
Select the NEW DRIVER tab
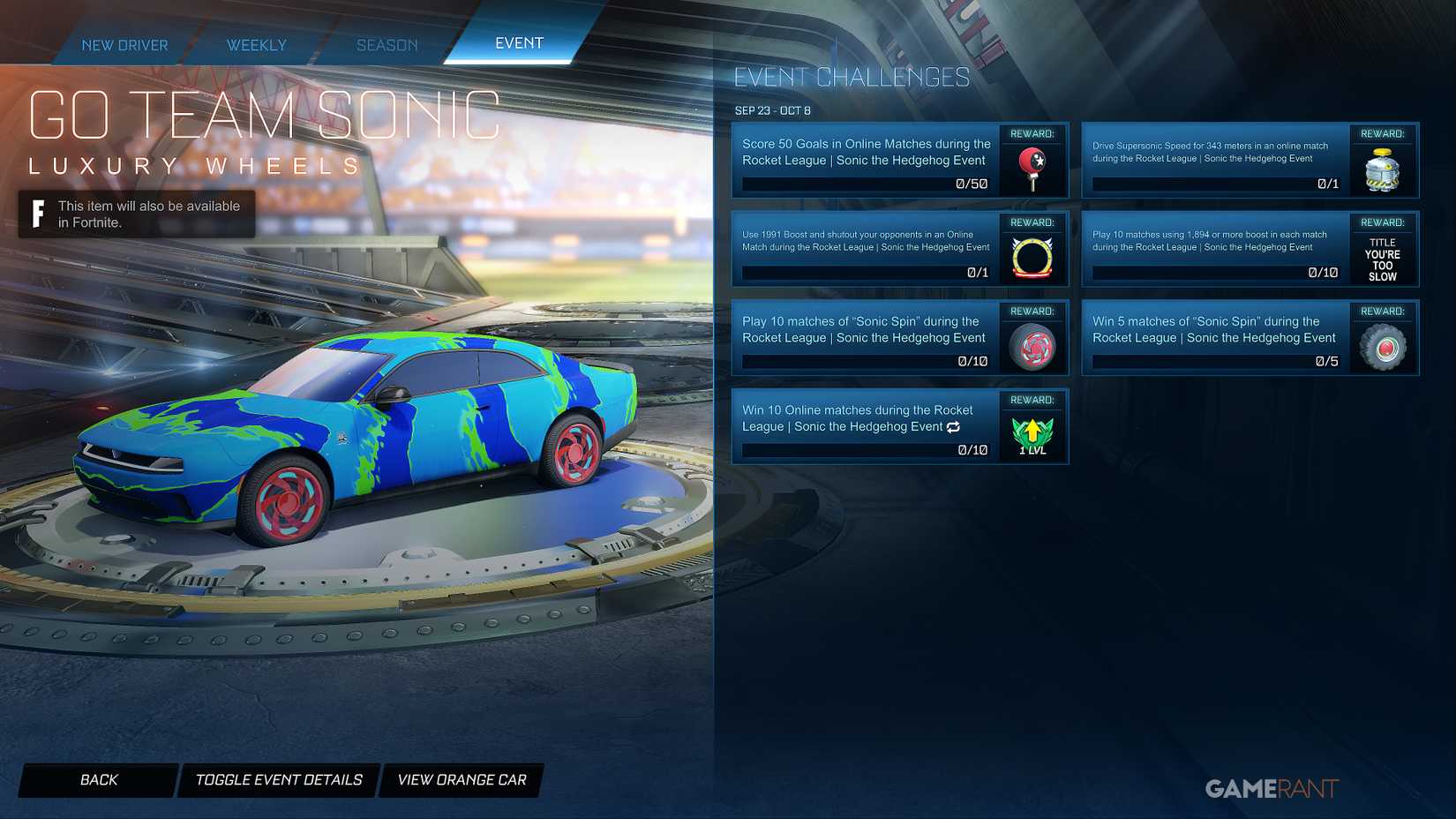[124, 44]
